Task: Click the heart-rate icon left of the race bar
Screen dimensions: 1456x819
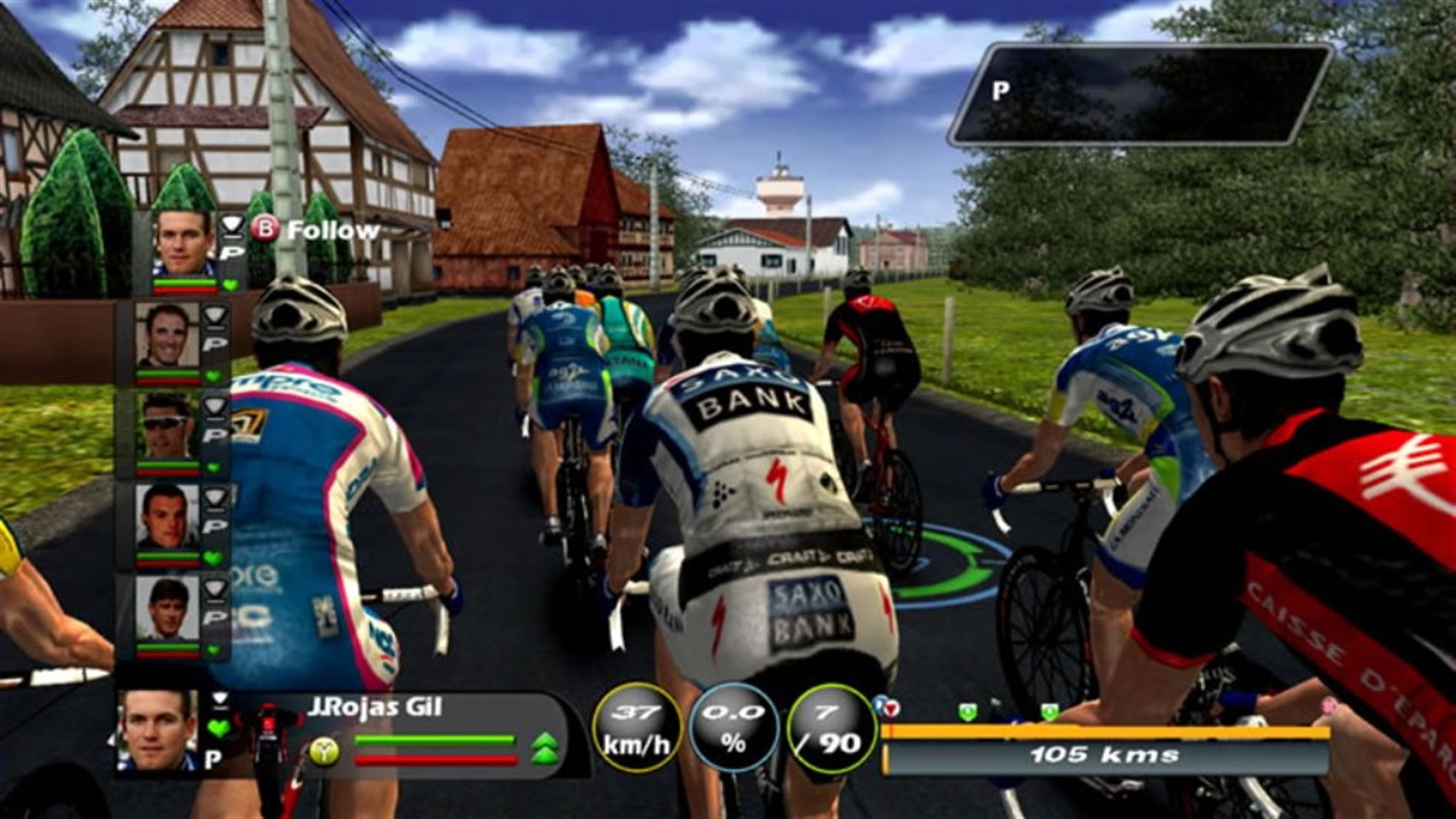Action: coord(891,708)
